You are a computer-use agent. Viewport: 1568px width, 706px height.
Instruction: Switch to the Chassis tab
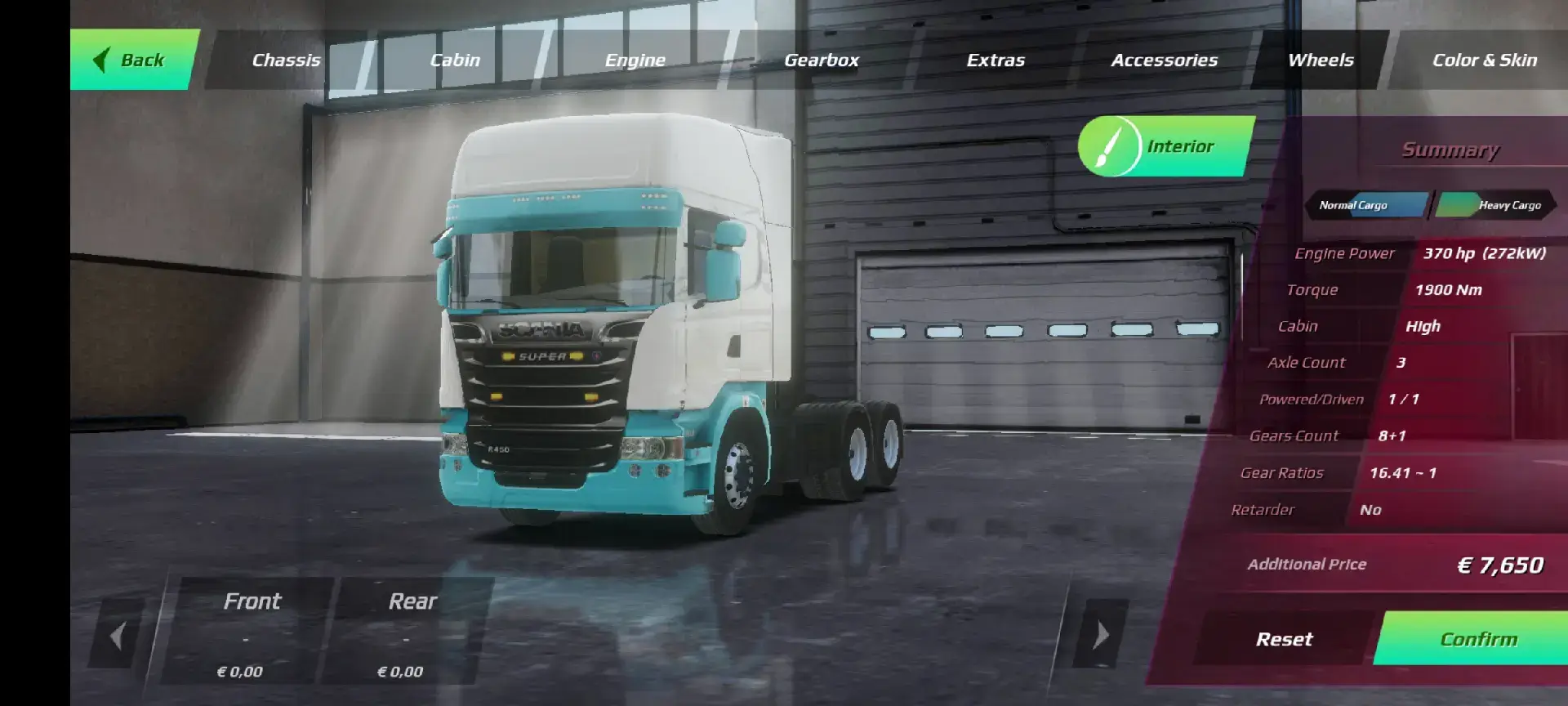(x=286, y=59)
